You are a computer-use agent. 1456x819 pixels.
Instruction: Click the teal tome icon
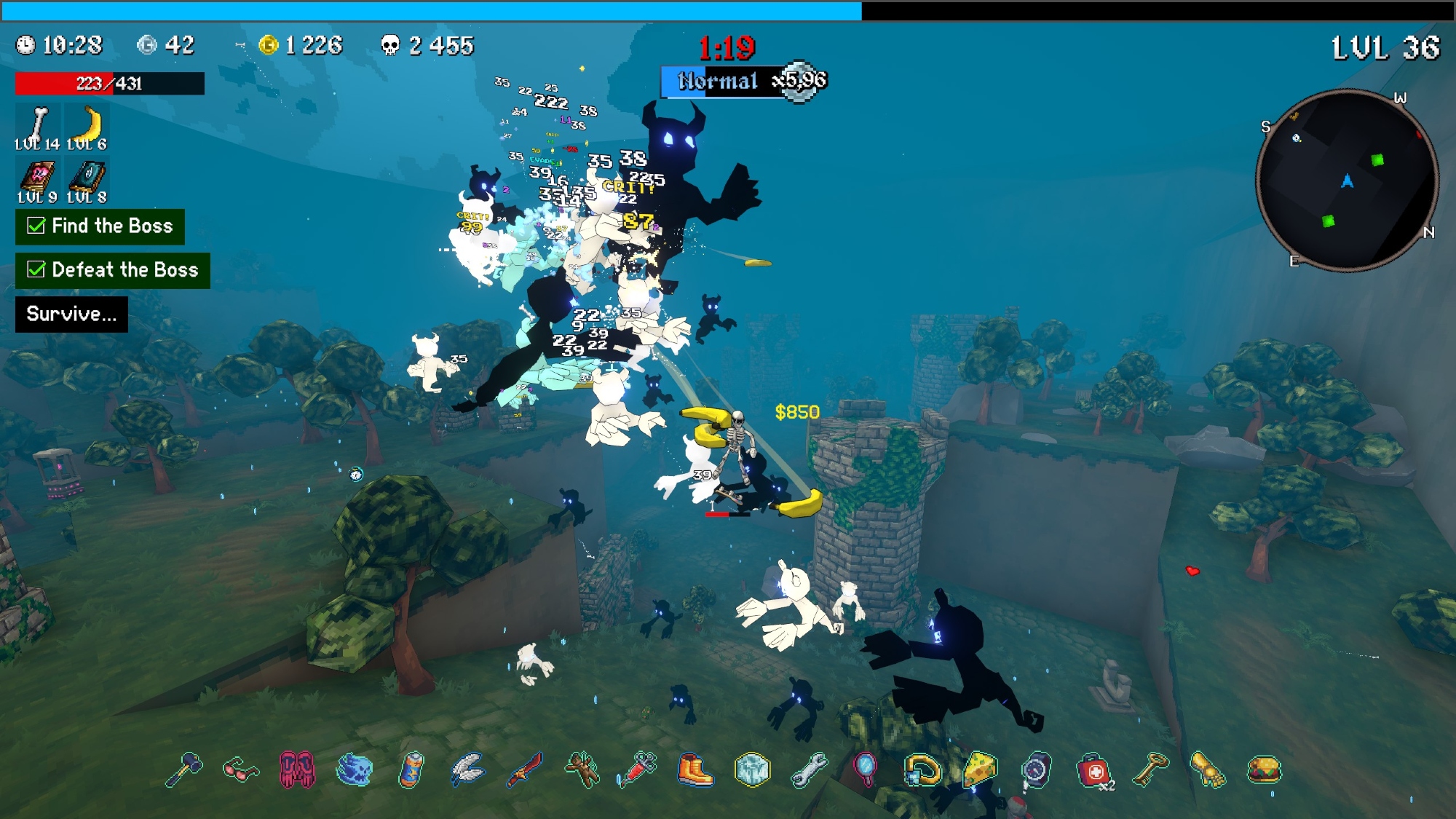[87, 177]
